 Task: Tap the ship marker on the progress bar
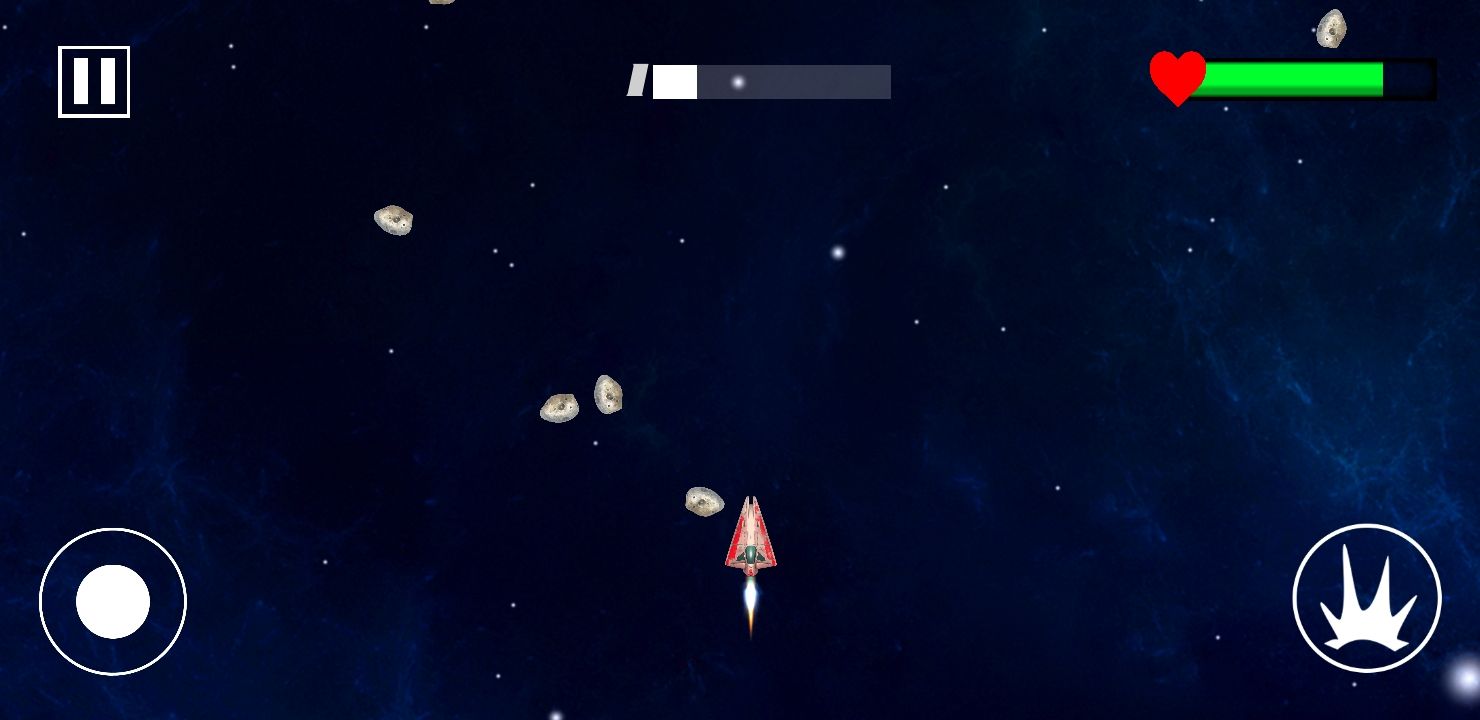coord(637,83)
